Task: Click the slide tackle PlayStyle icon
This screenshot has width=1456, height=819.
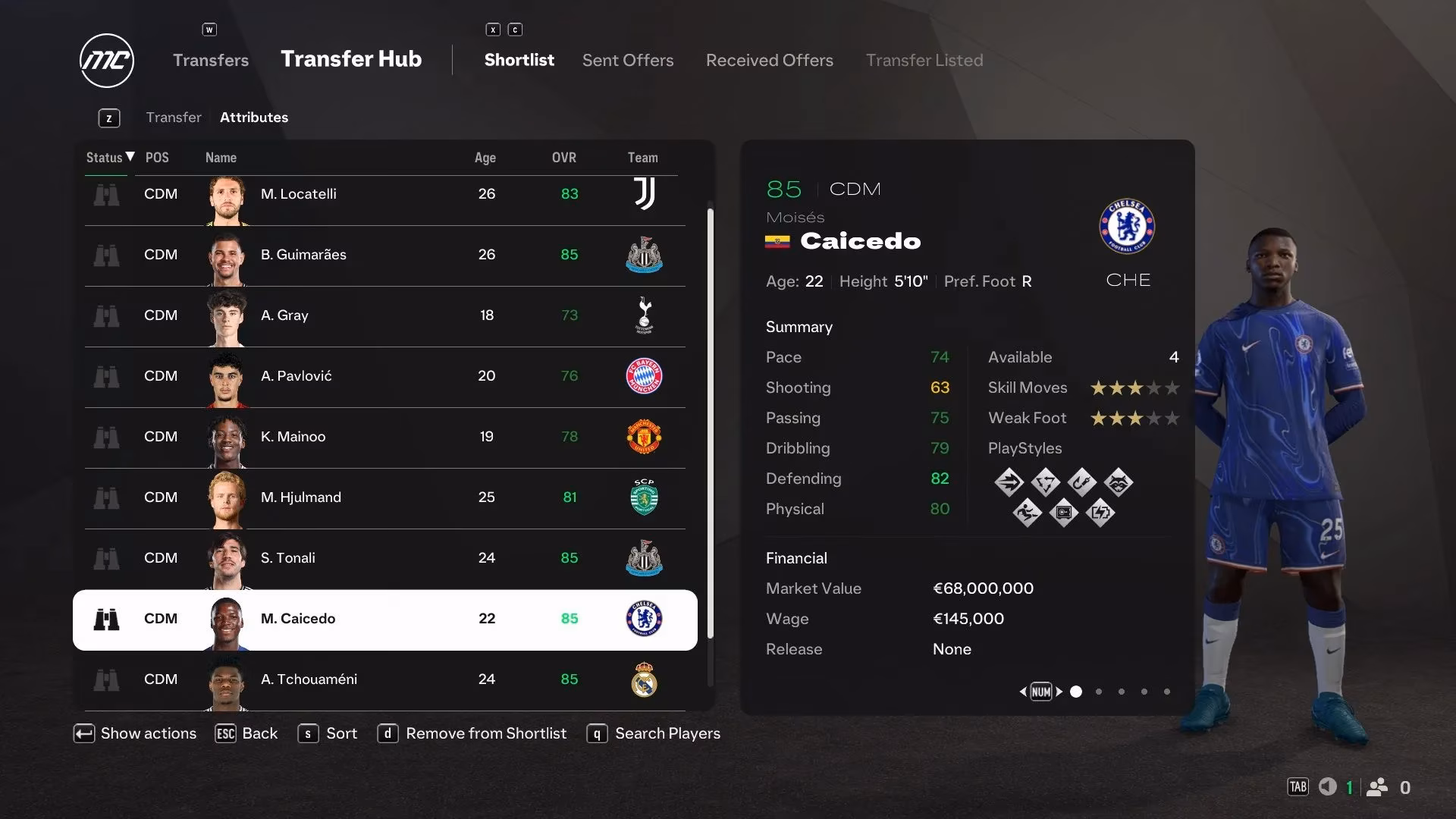Action: point(1028,512)
